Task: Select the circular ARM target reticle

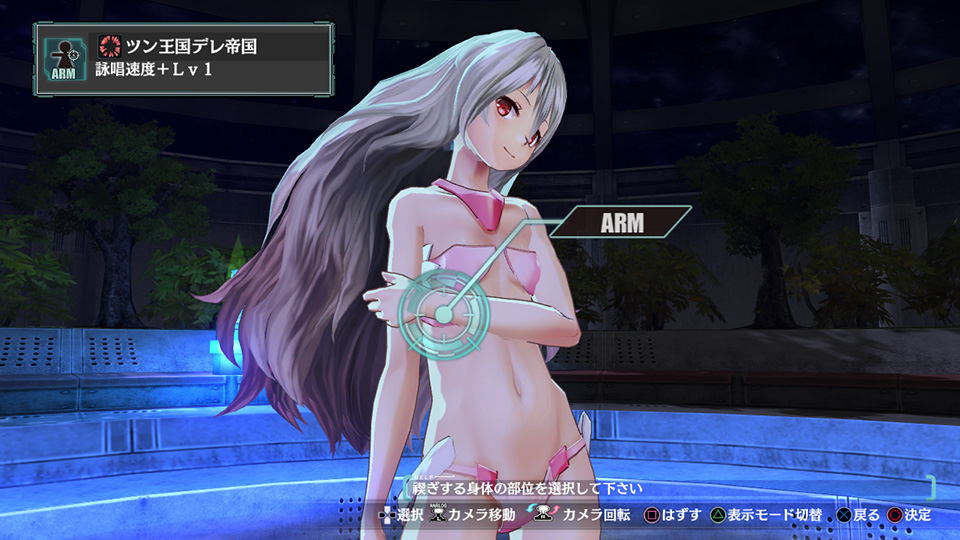Action: pos(439,314)
